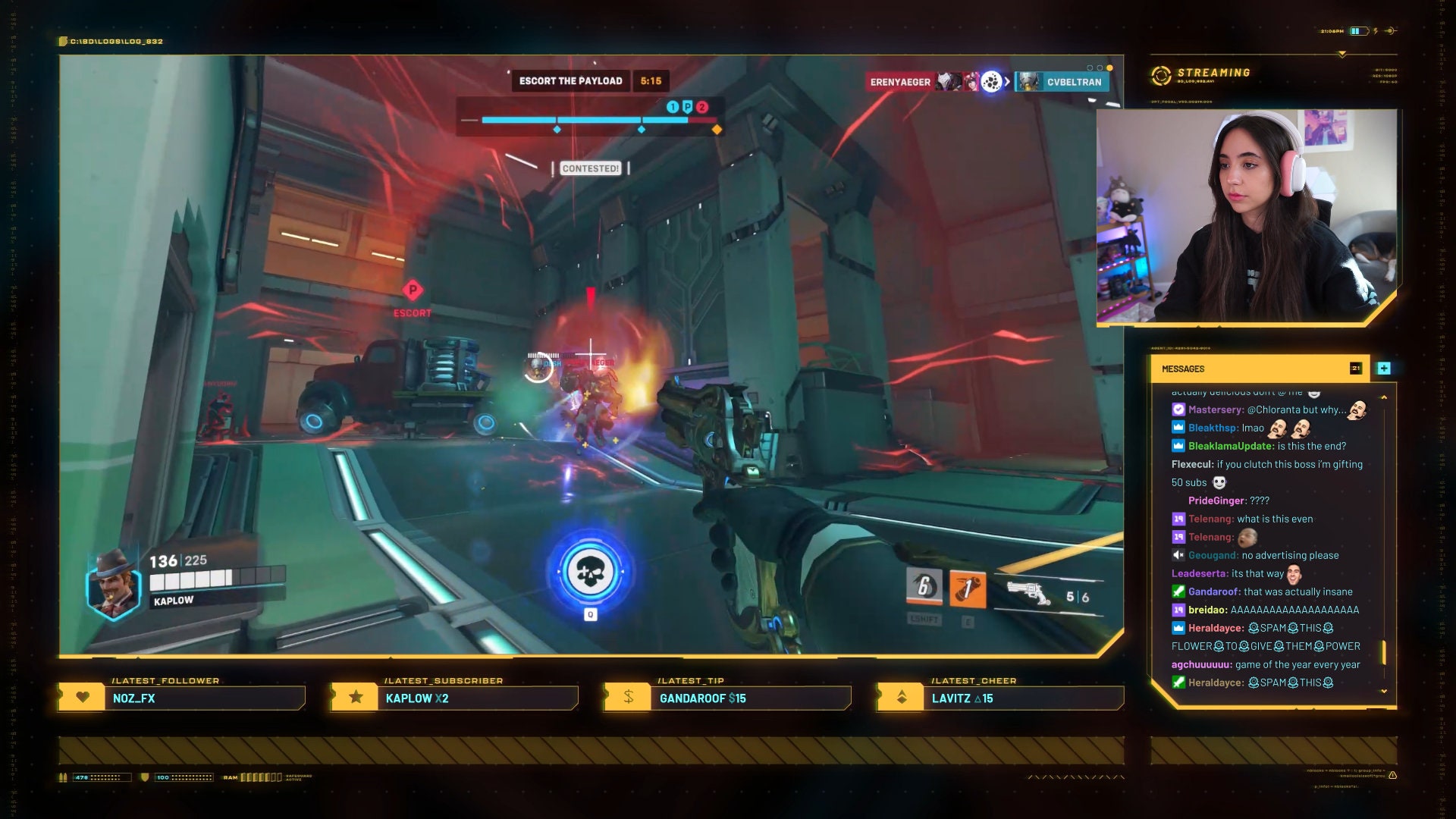Click the C:\BD\LOGS\LOG_632 label top left

(118, 41)
